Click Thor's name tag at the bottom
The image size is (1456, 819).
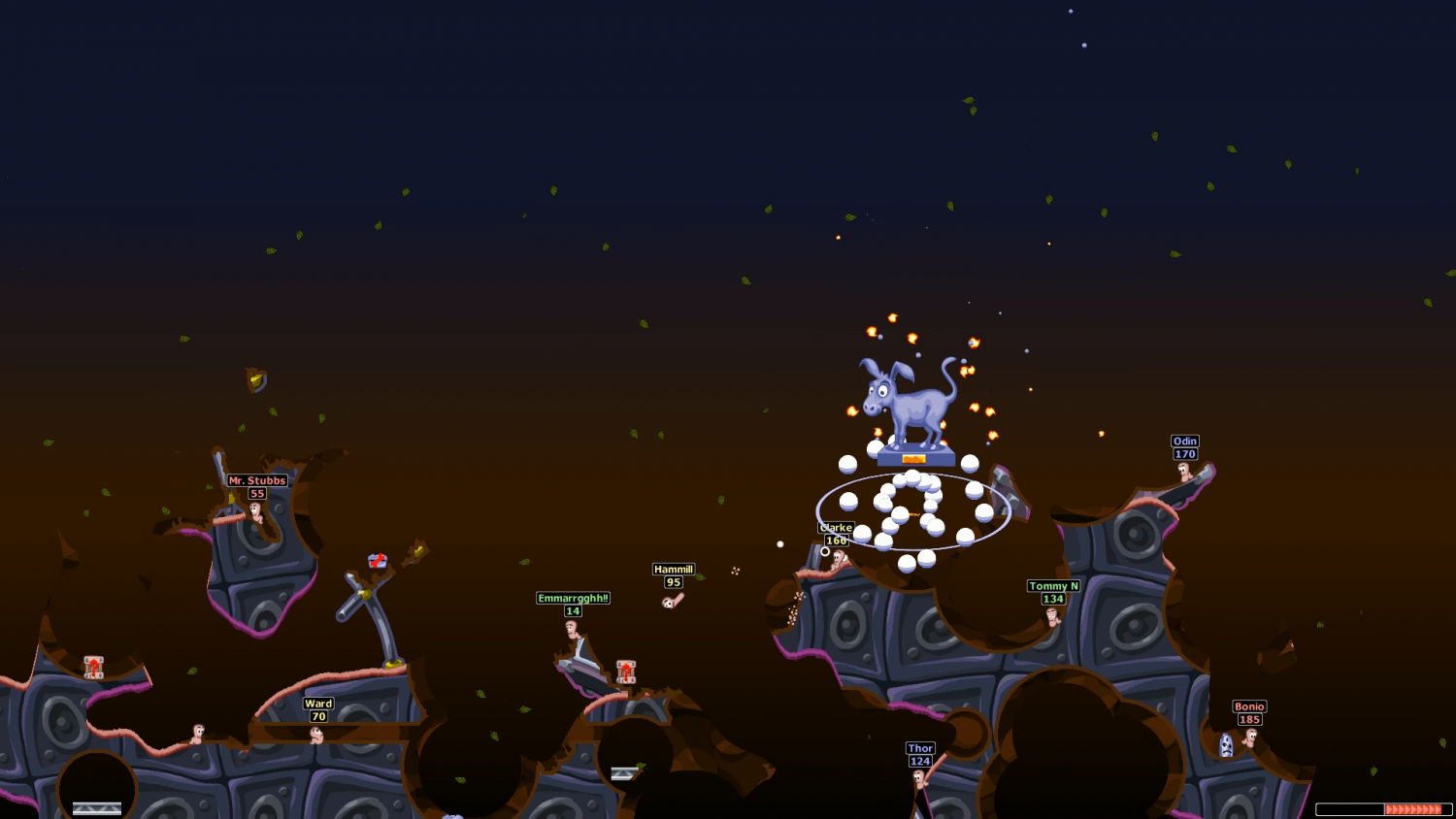coord(919,747)
